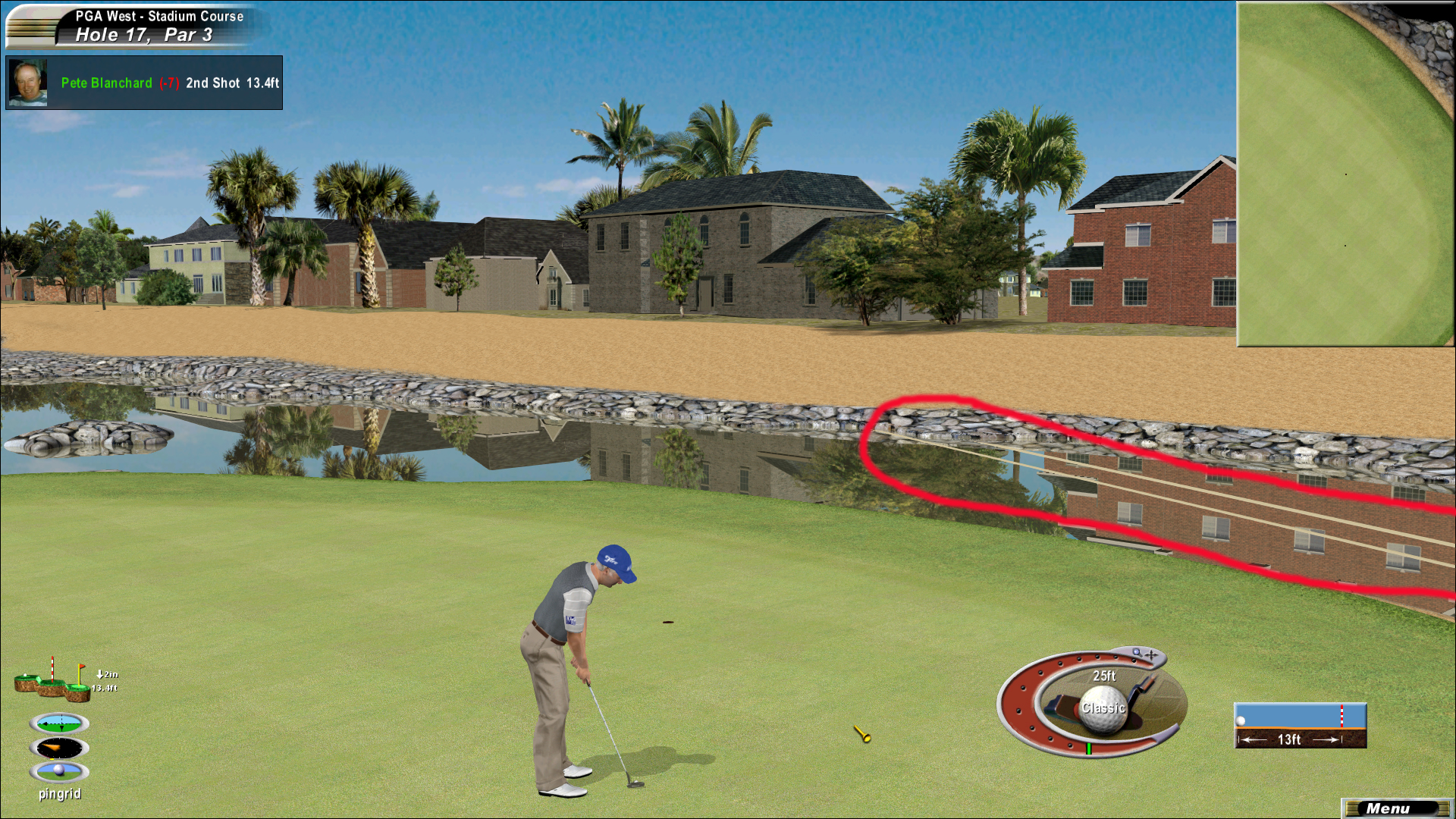Select the ball lie oval button
Screen dimensions: 1456x819
coord(59,771)
